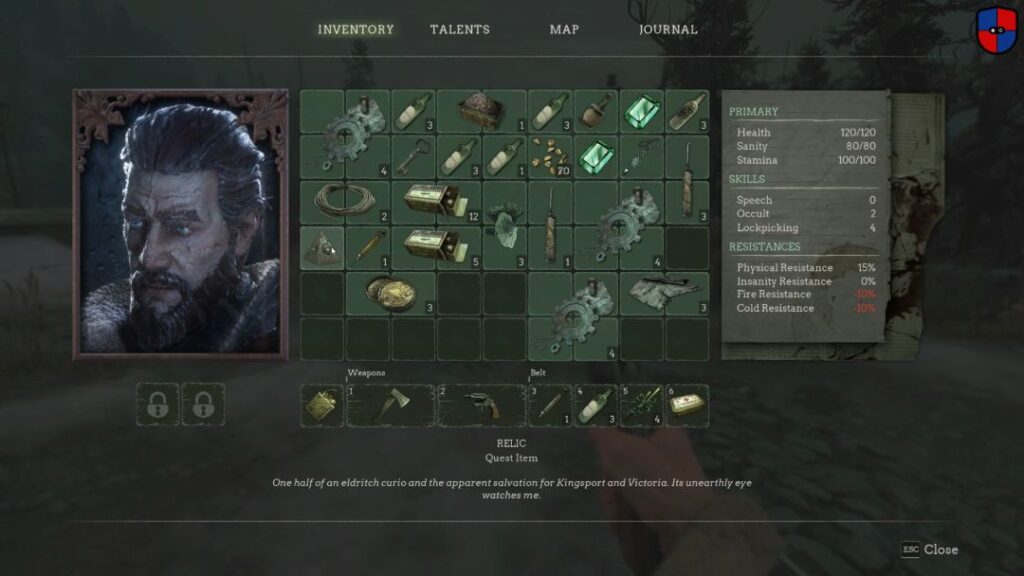1024x576 pixels.
Task: Show the Journal tab
Action: [x=668, y=30]
